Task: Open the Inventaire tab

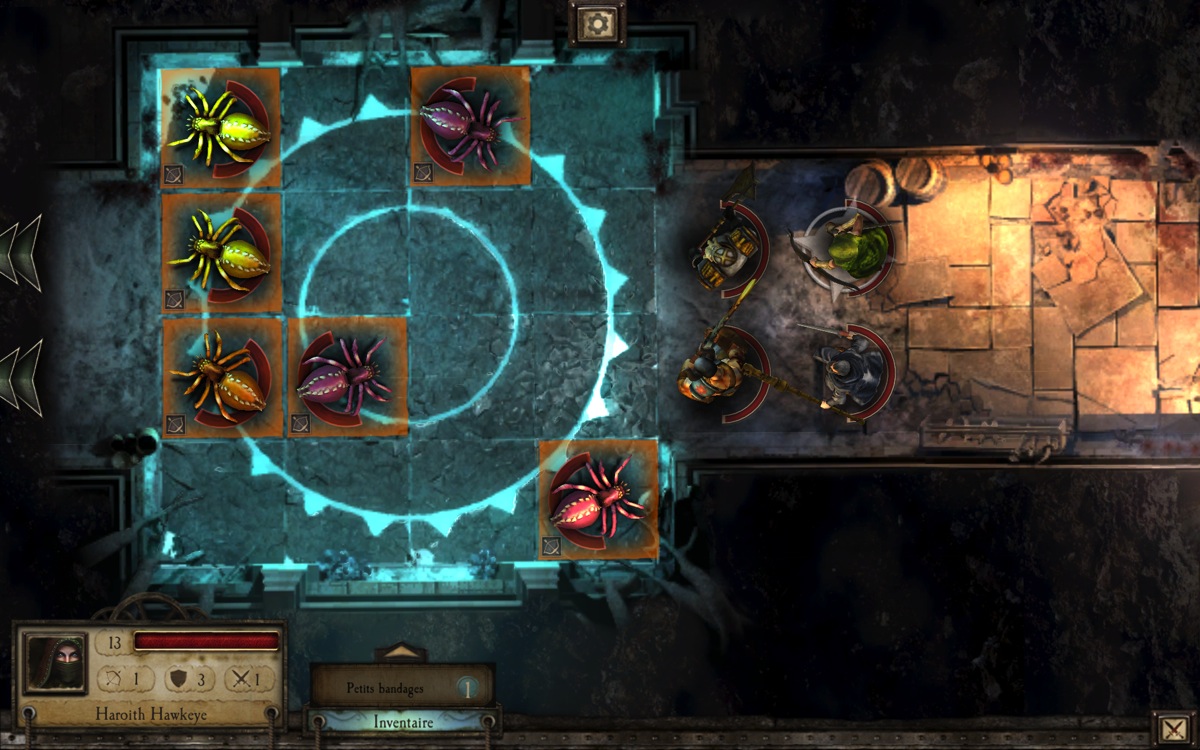Action: pos(402,721)
